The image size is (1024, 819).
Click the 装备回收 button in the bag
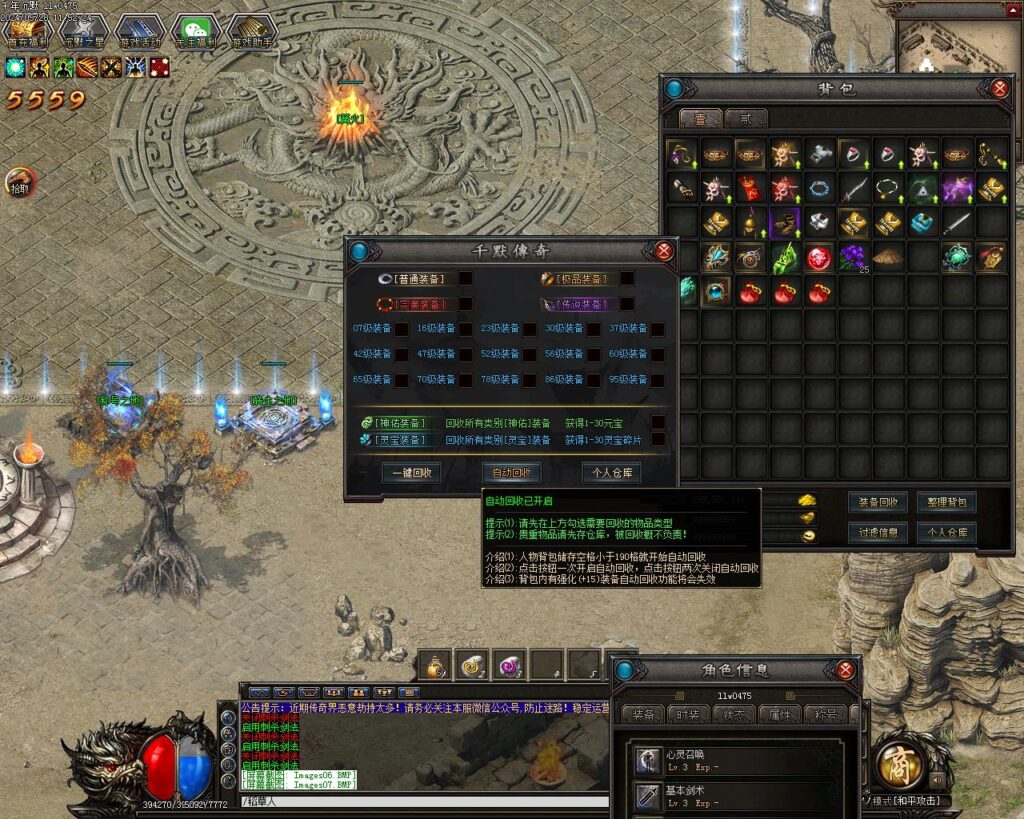pyautogui.click(x=878, y=501)
